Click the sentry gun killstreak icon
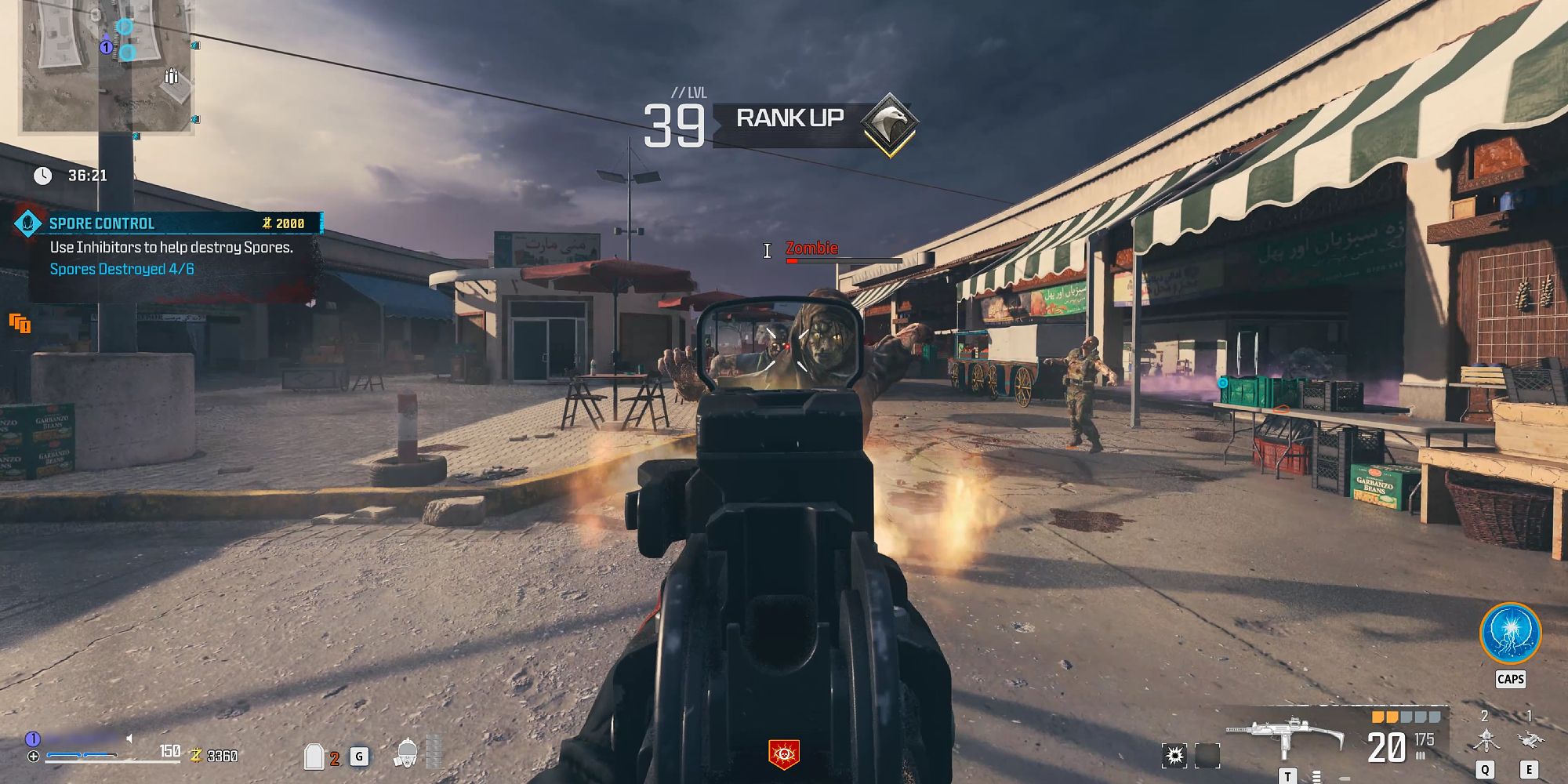Screen dimensions: 1568x784 click(1485, 738)
